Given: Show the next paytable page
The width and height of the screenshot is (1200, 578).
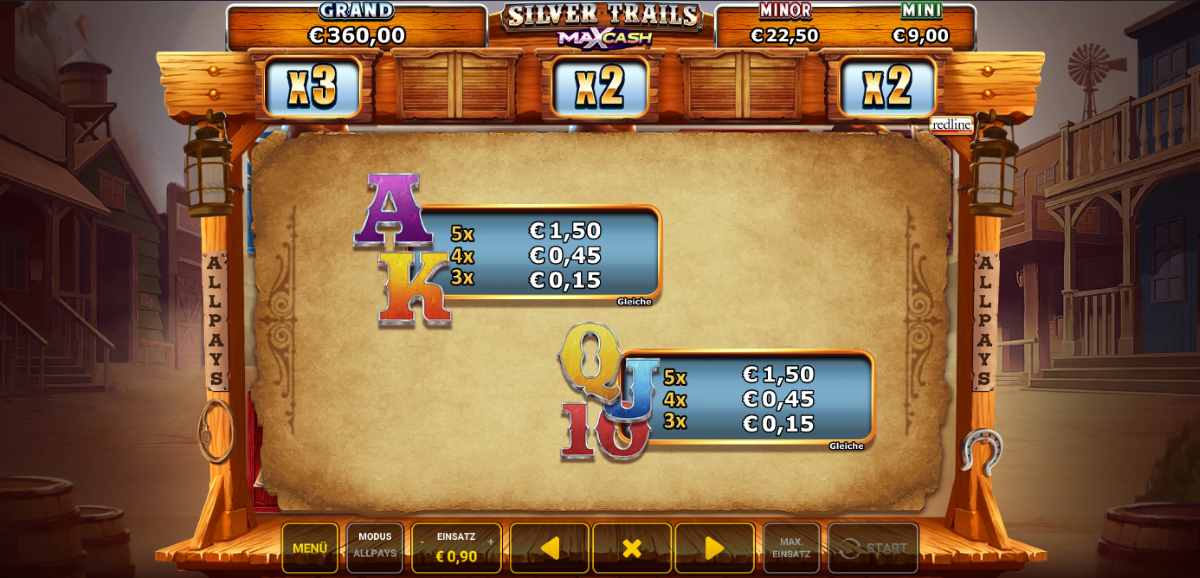Looking at the screenshot, I should 714,548.
